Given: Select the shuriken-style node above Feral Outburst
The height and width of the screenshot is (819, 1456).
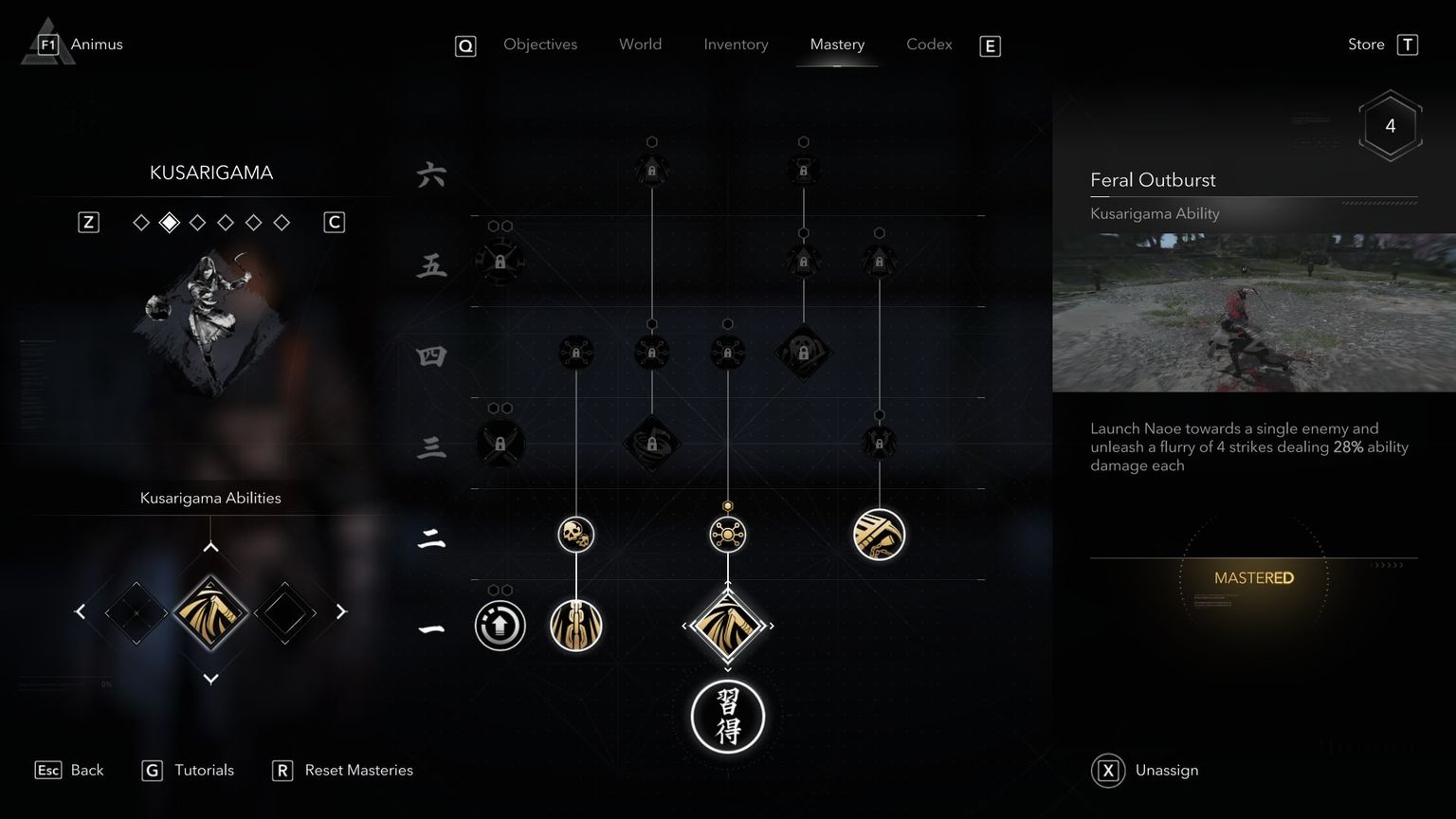Looking at the screenshot, I should (x=728, y=534).
